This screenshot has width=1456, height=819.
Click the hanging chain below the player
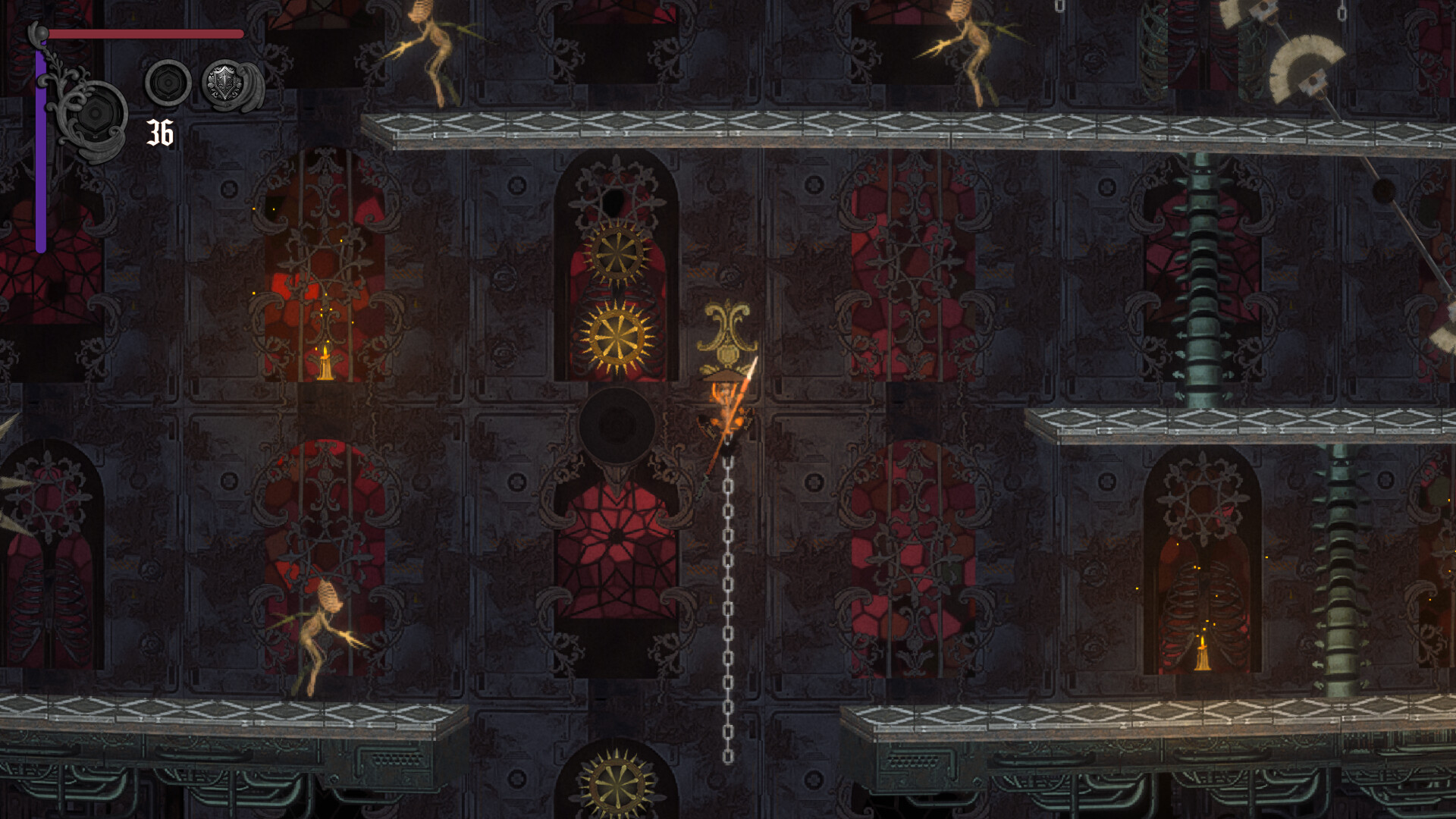click(x=728, y=607)
